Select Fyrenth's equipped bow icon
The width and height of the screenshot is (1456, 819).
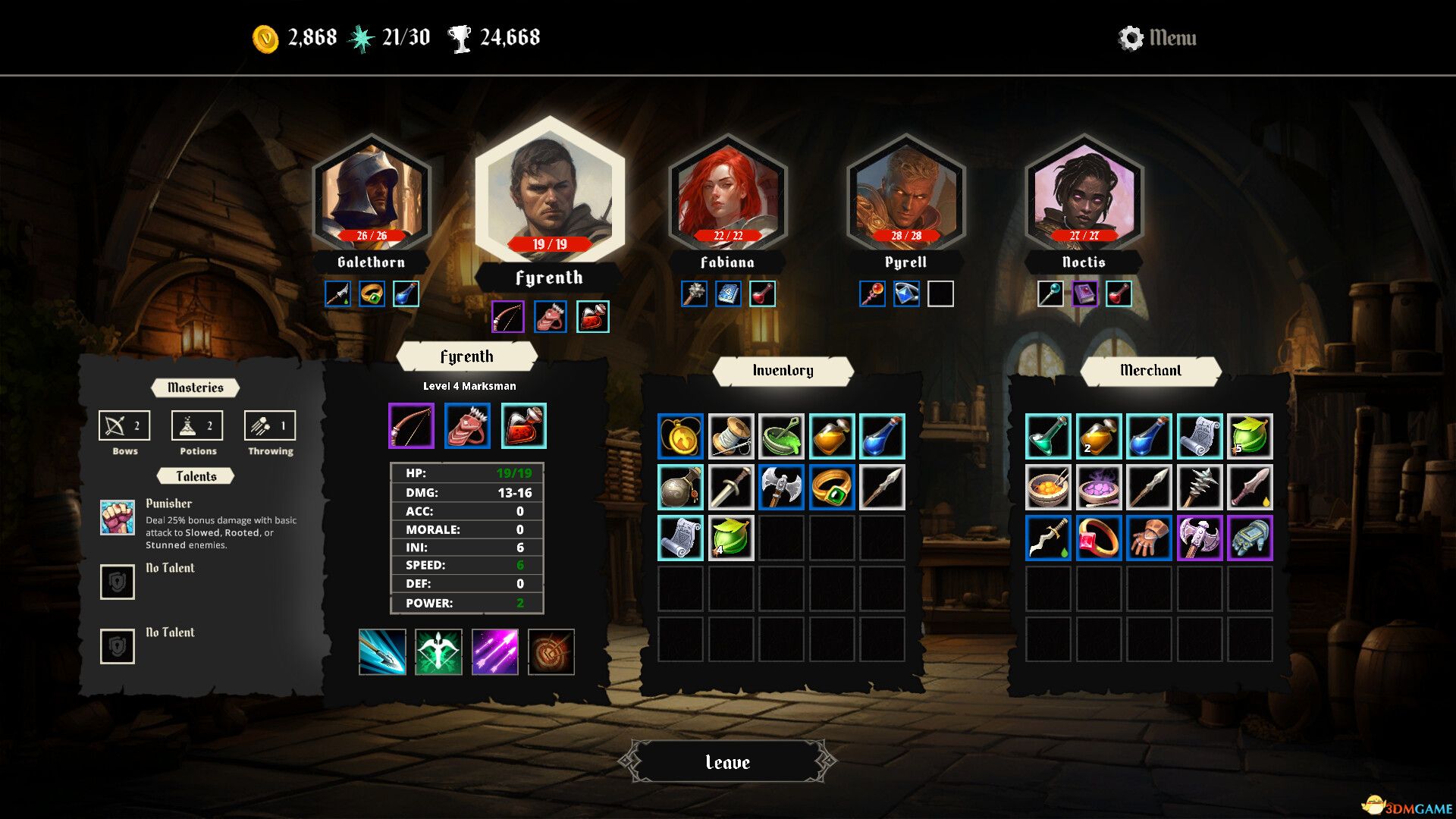[409, 425]
